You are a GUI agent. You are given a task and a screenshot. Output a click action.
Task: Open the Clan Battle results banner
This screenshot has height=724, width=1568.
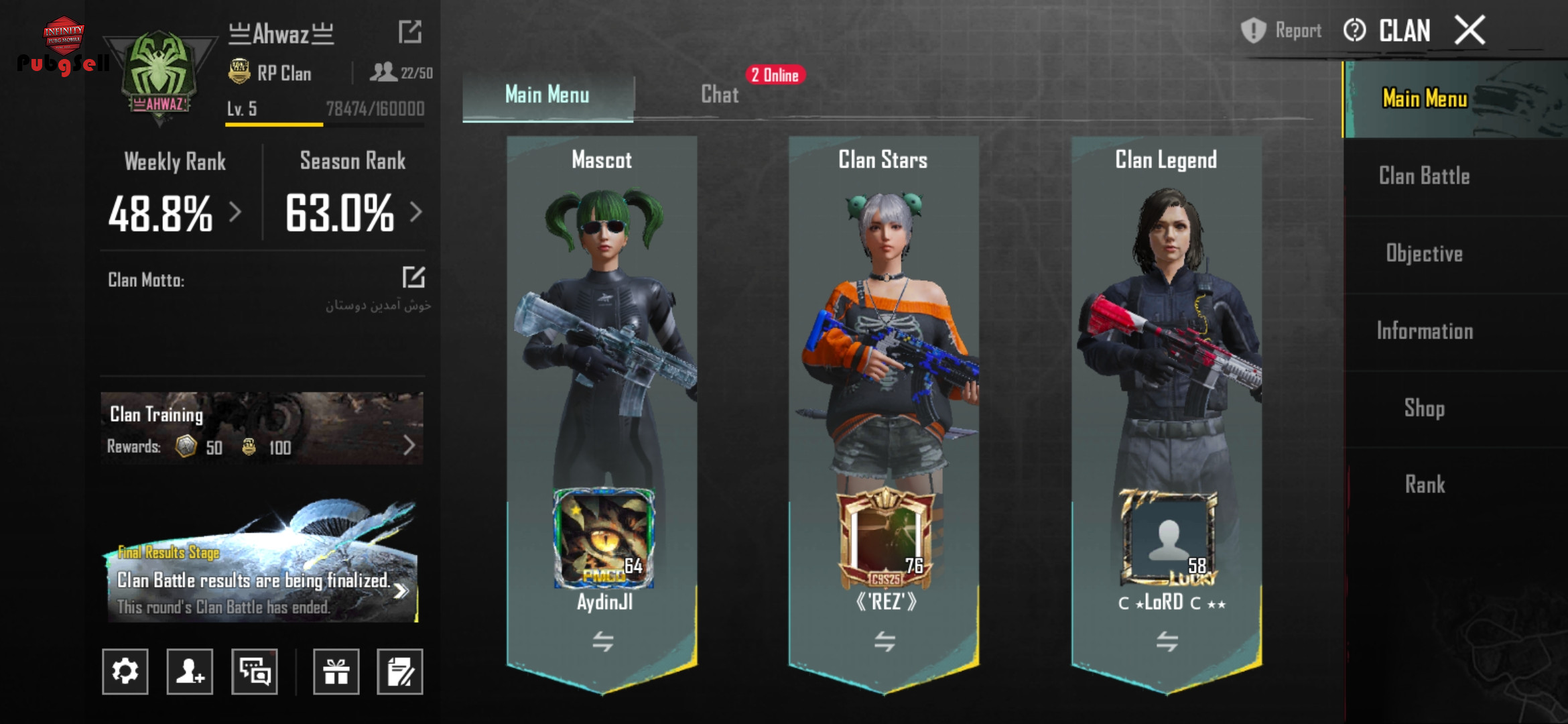262,580
